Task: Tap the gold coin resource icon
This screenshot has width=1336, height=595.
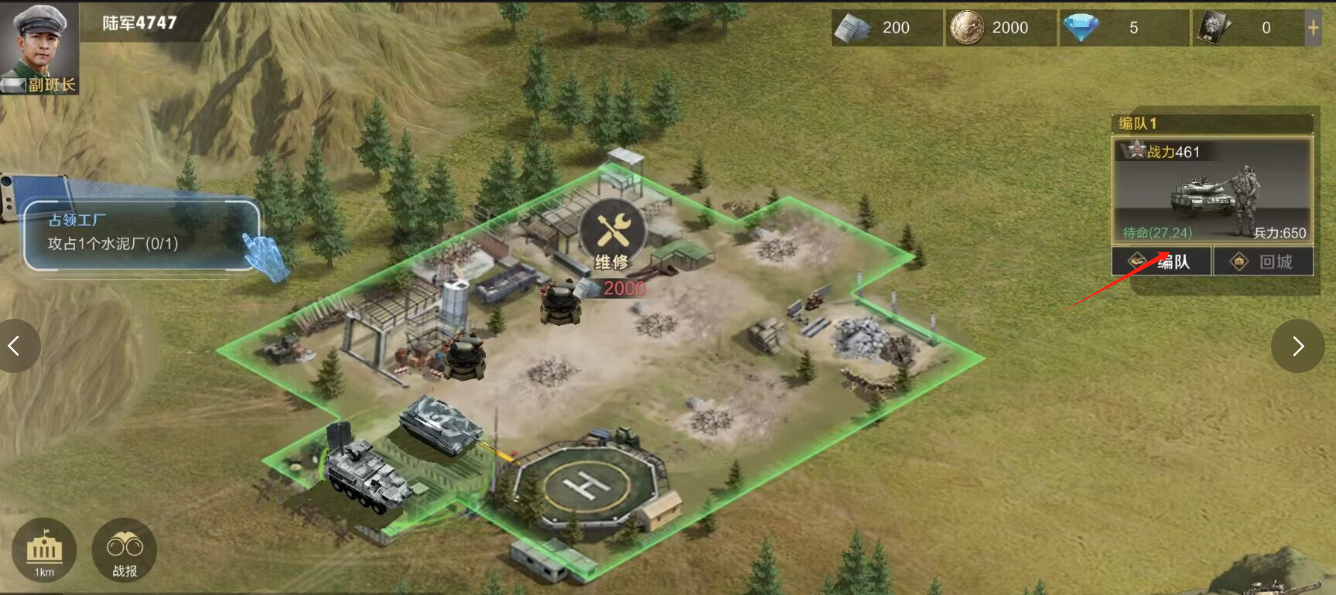Action: (966, 28)
